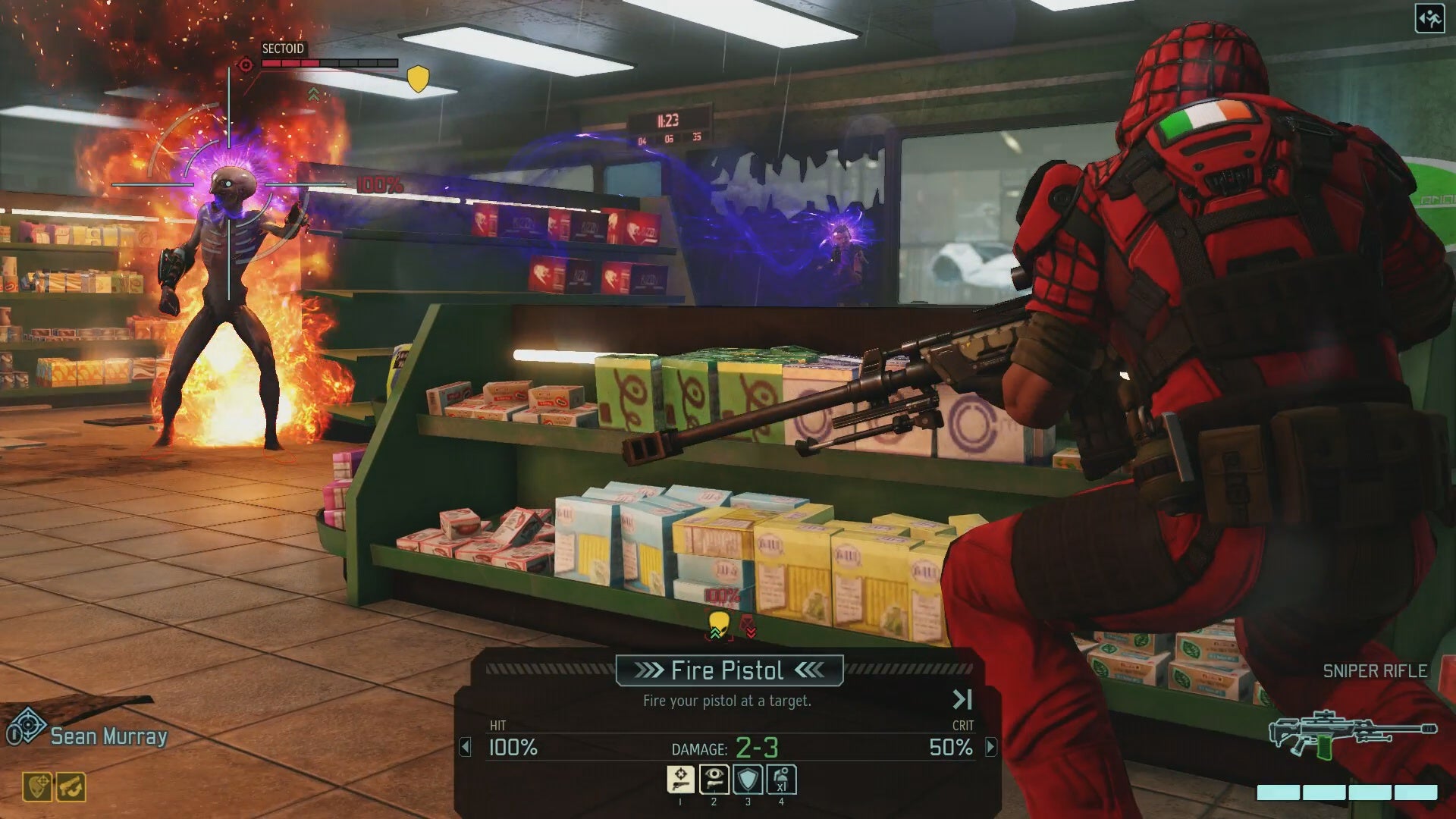Click the end-turn skip arrow icon
Viewport: 1456px width, 819px height.
tap(962, 699)
